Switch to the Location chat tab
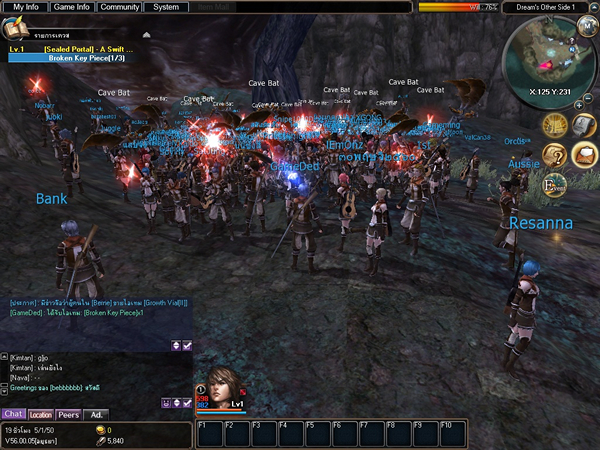The width and height of the screenshot is (600, 450). click(x=41, y=414)
